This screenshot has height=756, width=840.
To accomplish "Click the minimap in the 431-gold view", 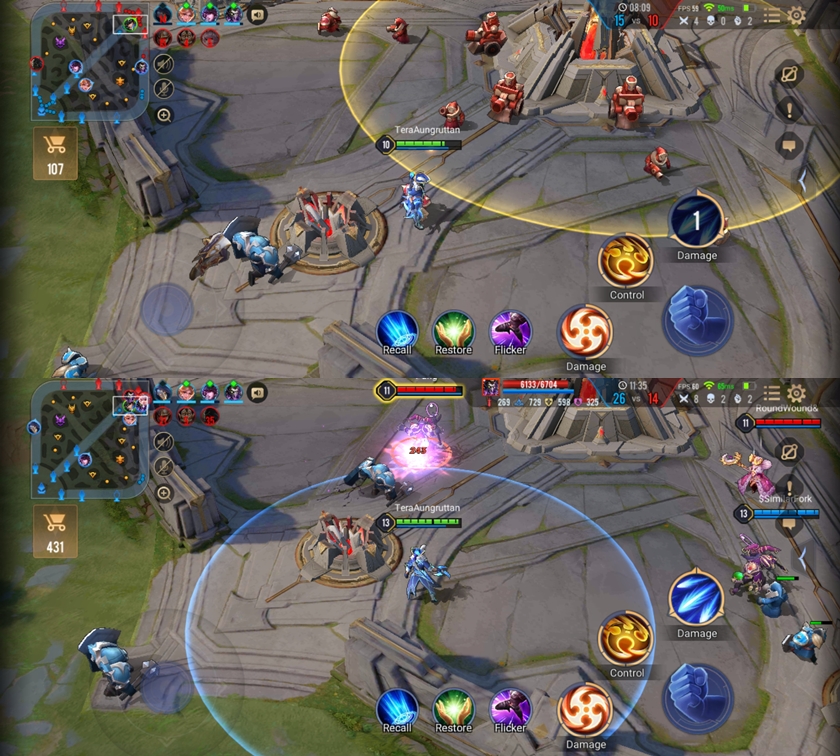I will point(88,440).
